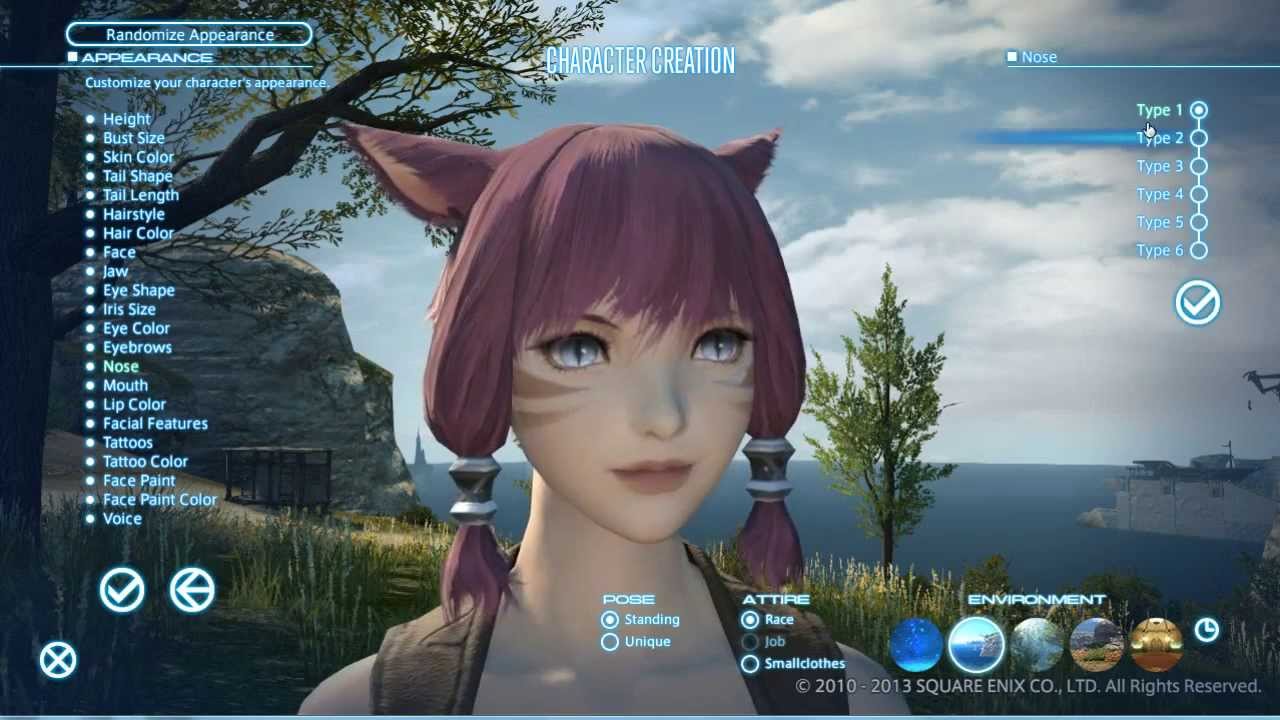Select Skin Color from the appearance list

point(138,157)
